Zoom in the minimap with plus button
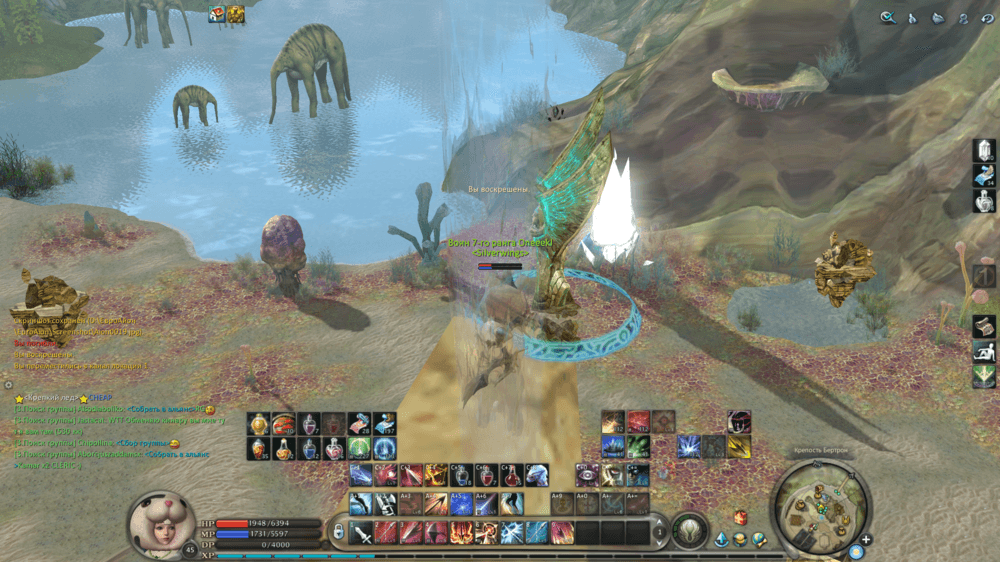 (866, 540)
